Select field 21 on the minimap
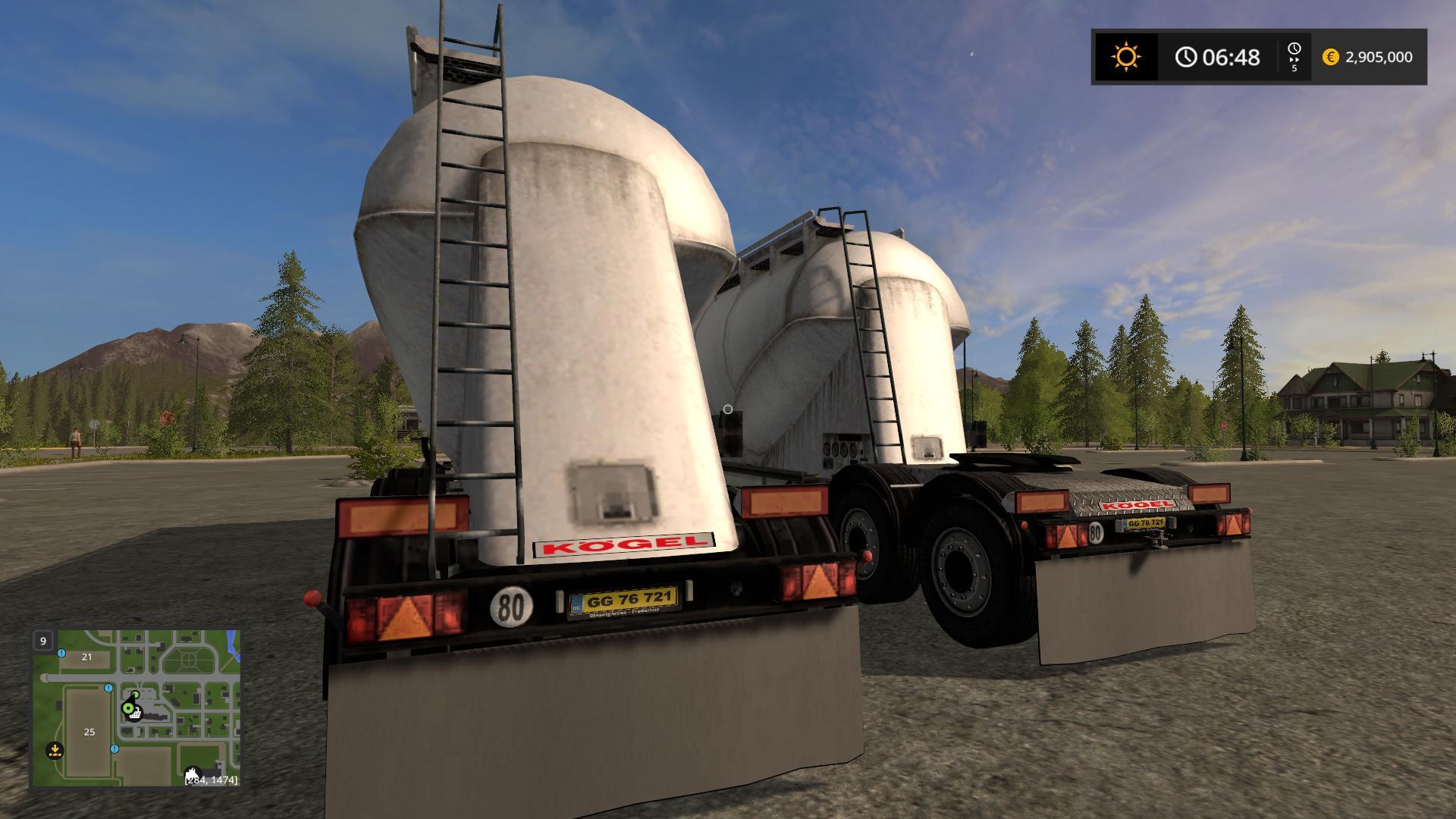Viewport: 1456px width, 819px height. [x=86, y=657]
